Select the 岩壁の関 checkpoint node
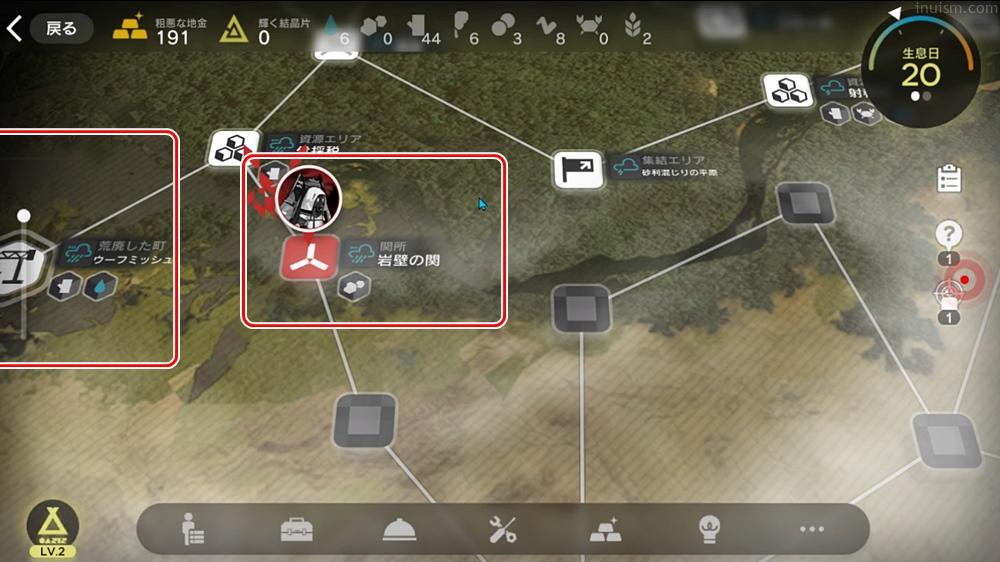Image resolution: width=1000 pixels, height=562 pixels. point(308,258)
